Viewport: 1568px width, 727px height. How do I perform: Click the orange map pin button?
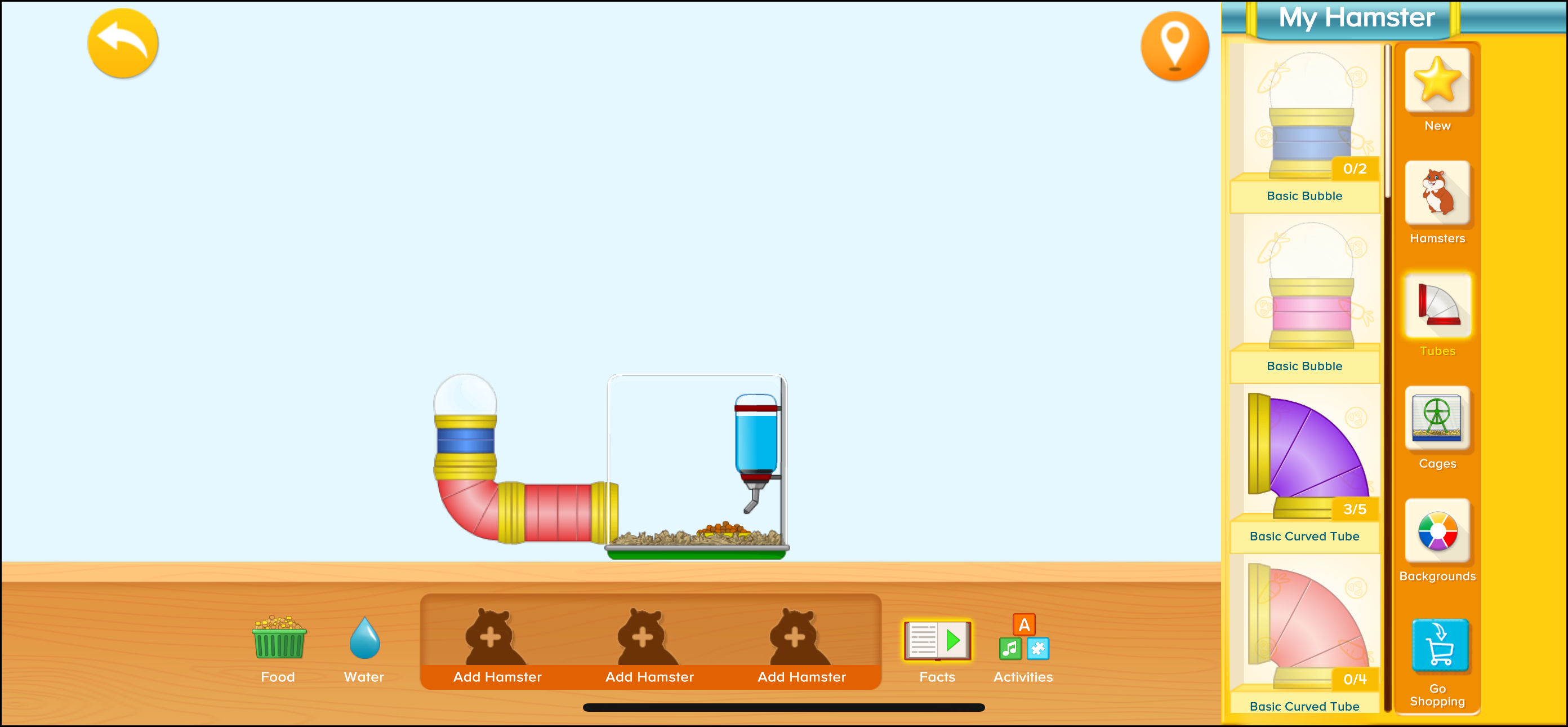(1174, 47)
